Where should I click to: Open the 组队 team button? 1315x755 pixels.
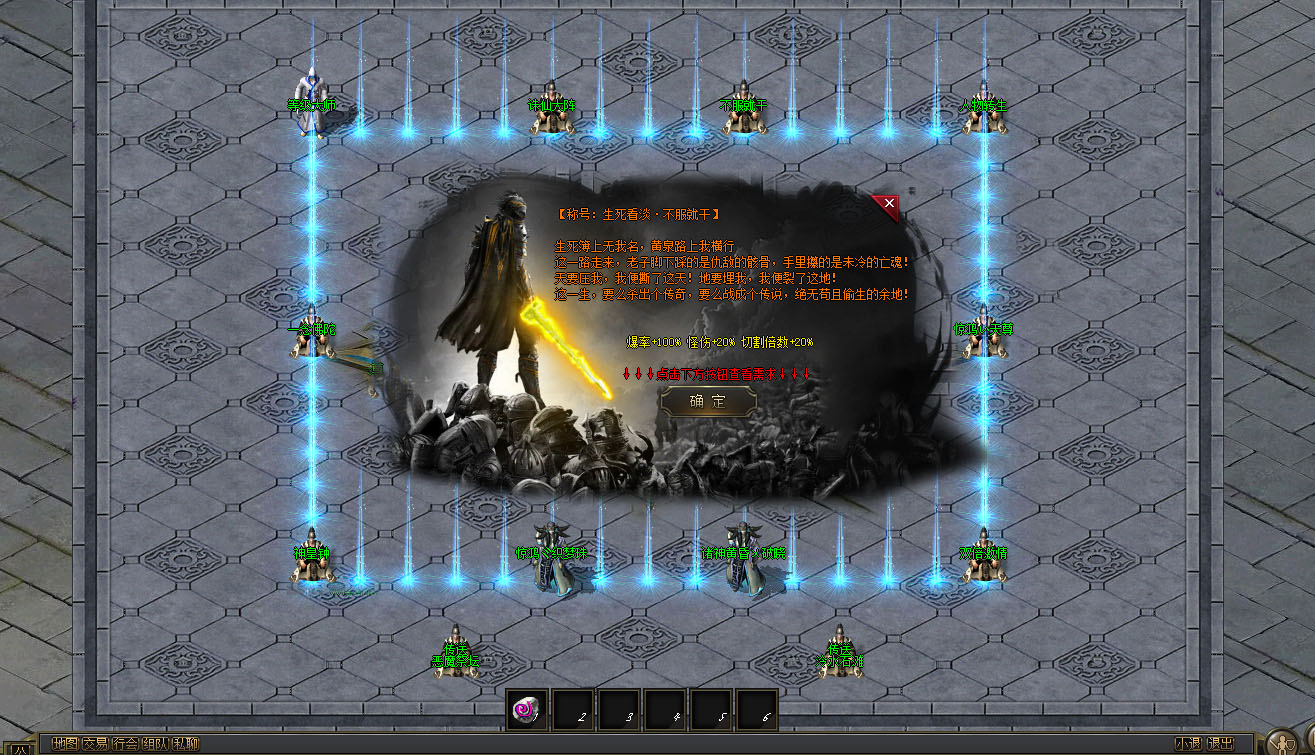[155, 744]
